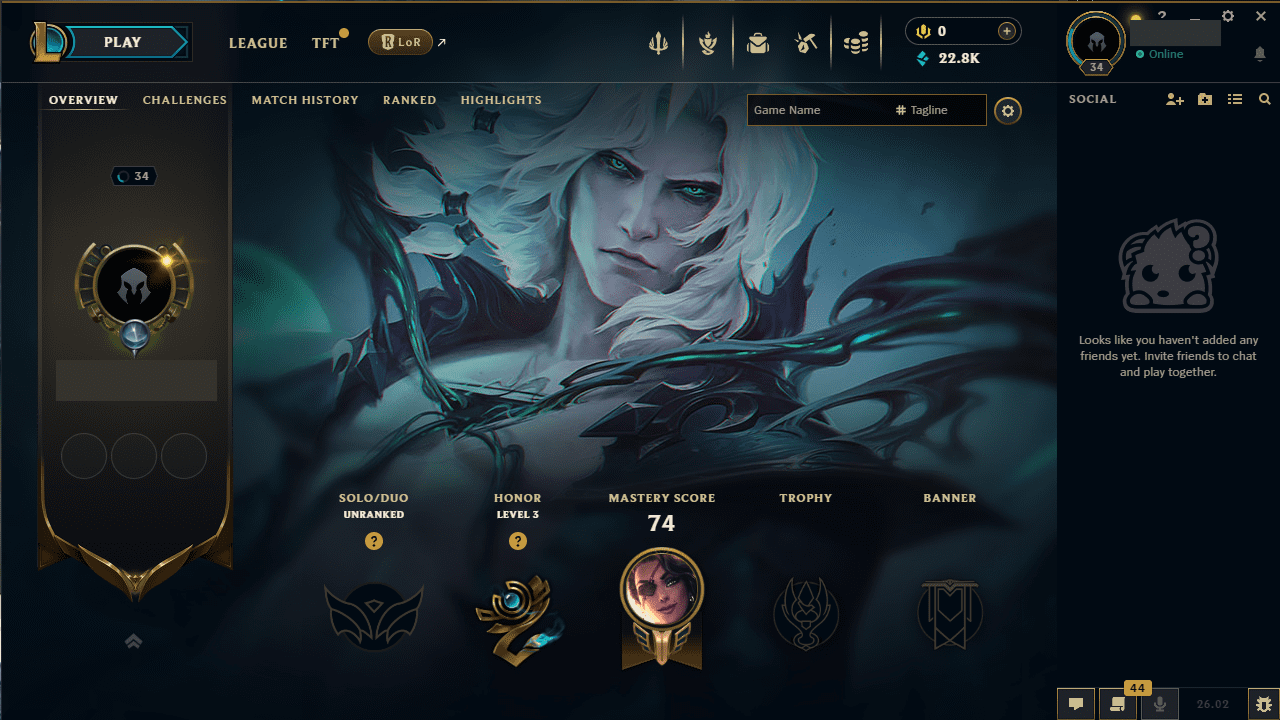Open client settings with the gear icon

(1228, 16)
